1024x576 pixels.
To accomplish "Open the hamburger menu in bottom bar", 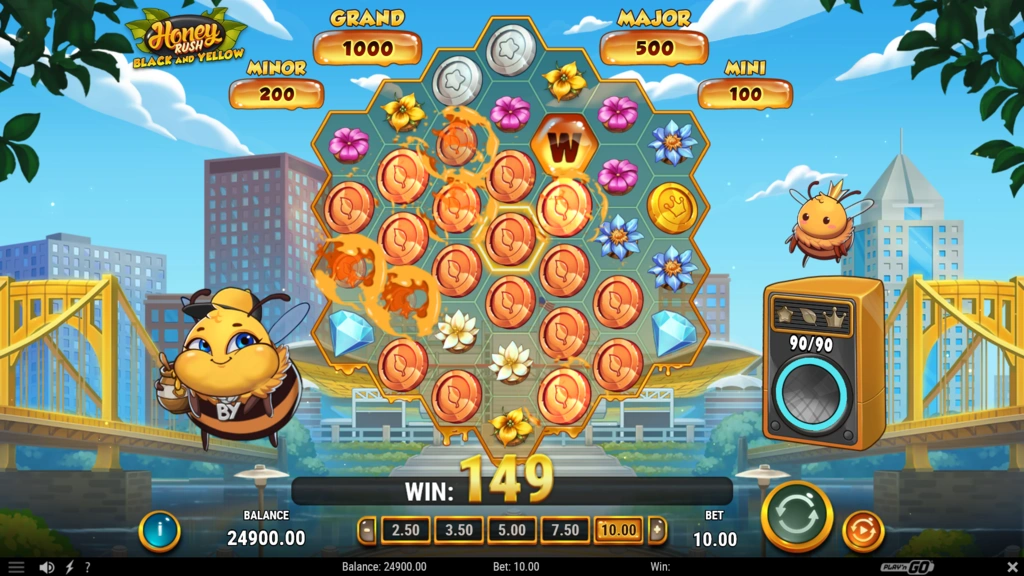I will coord(16,567).
